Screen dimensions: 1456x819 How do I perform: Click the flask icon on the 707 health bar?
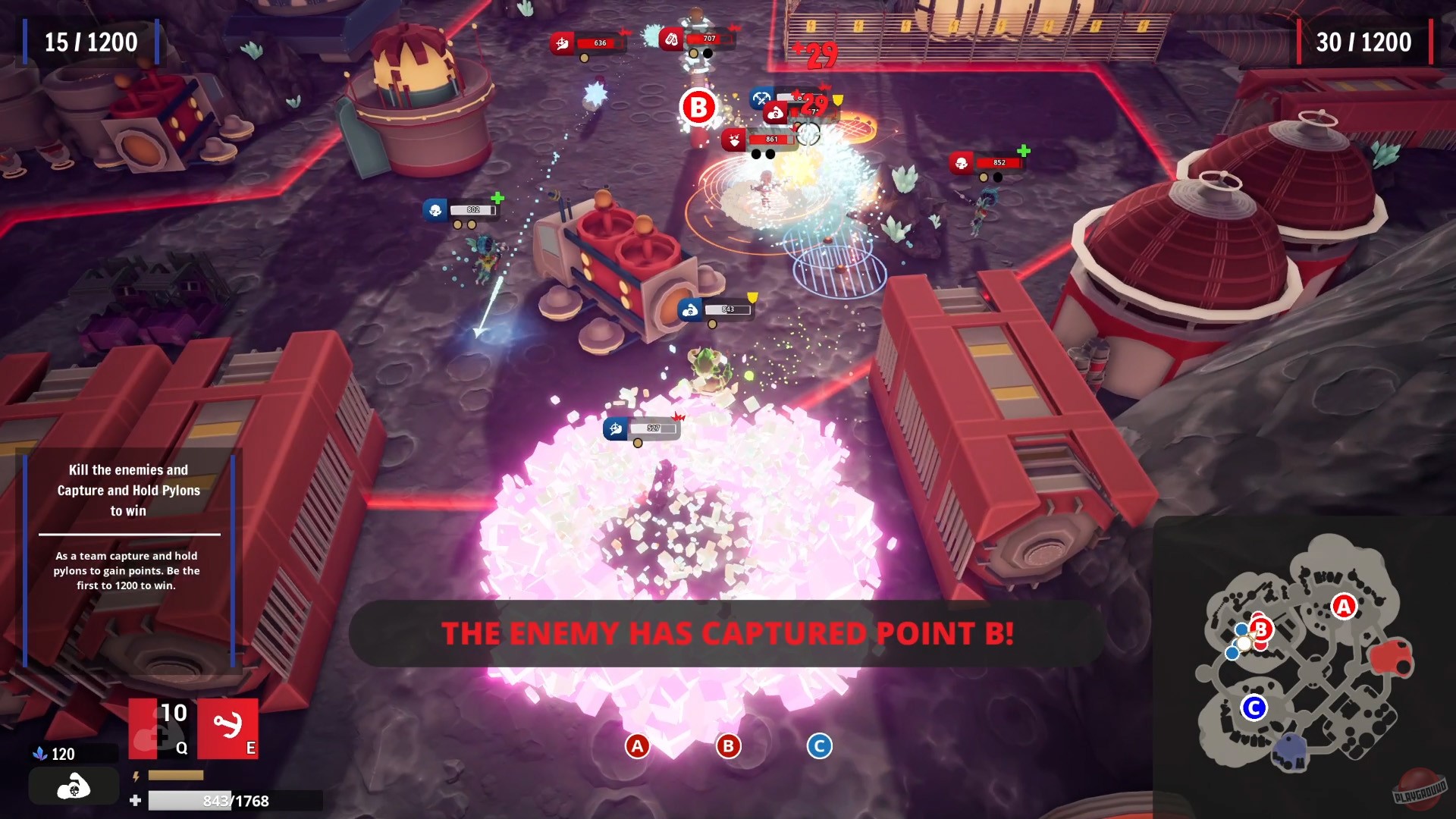coord(673,40)
